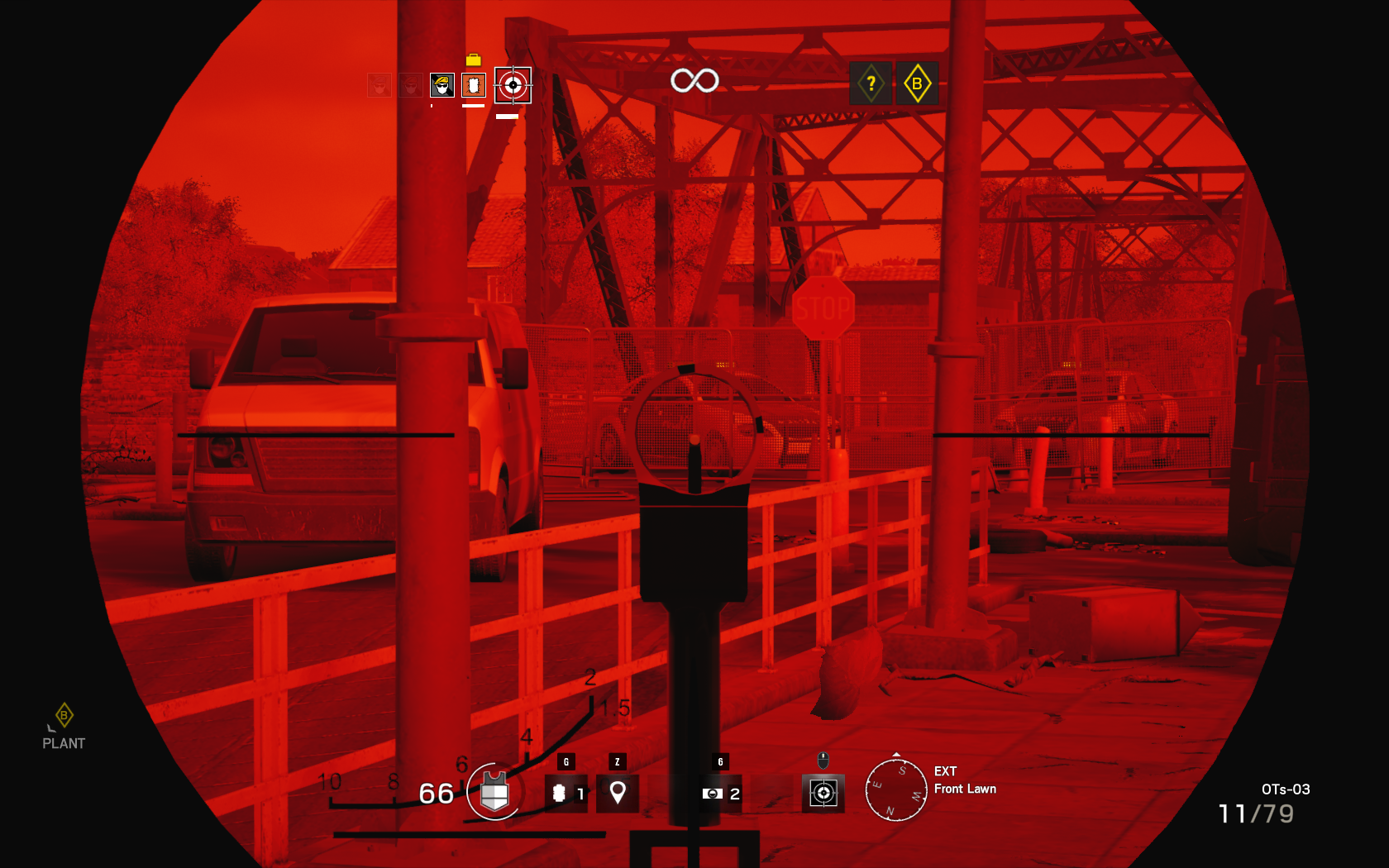Toggle the thermal scope ability icon
The height and width of the screenshot is (868, 1389).
click(823, 794)
